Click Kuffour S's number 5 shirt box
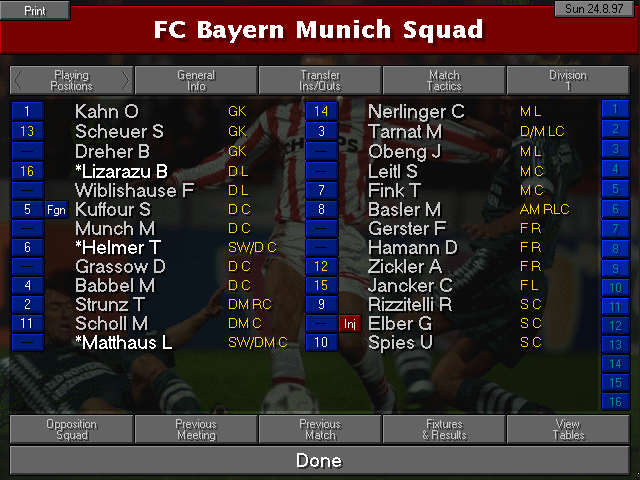The width and height of the screenshot is (640, 480). [x=27, y=208]
